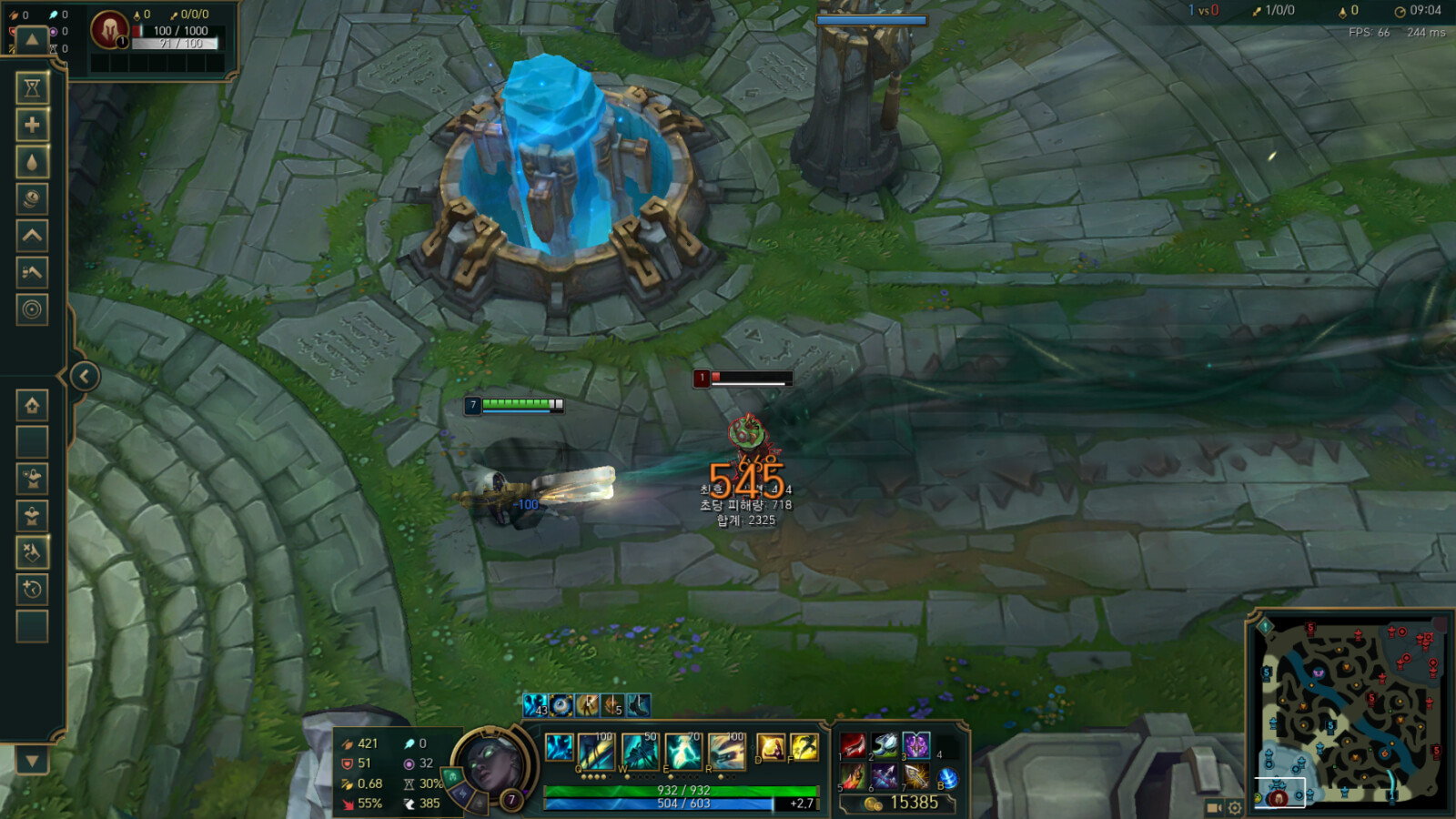This screenshot has height=819, width=1456.
Task: Click the down arrow below the tool panel
Action: click(32, 761)
